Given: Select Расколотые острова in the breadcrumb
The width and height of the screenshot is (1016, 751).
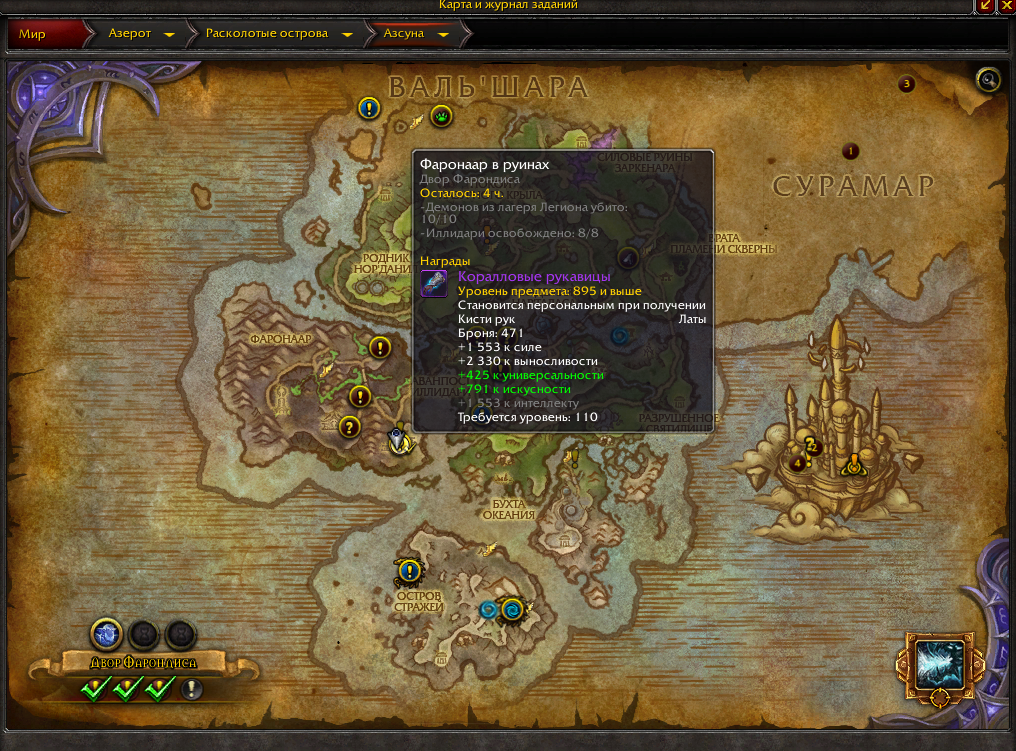Looking at the screenshot, I should point(266,33).
